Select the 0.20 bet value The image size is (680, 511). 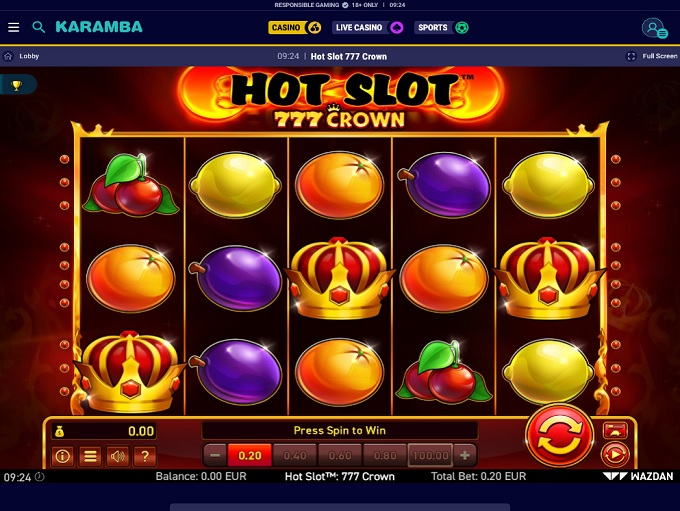coord(250,456)
